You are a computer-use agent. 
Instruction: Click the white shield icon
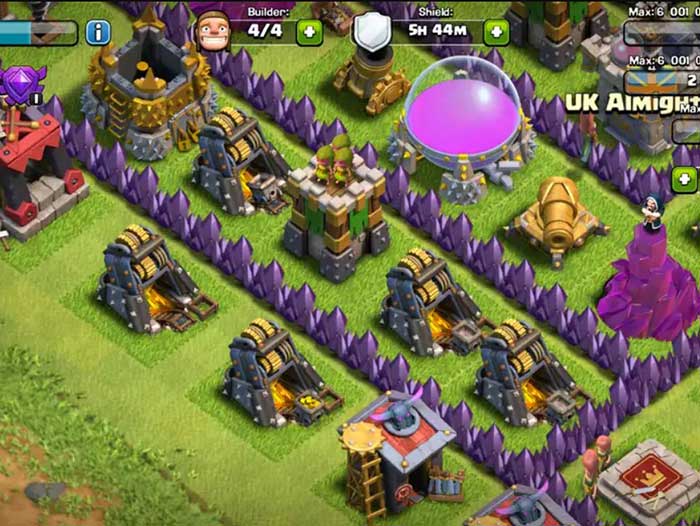click(x=371, y=32)
